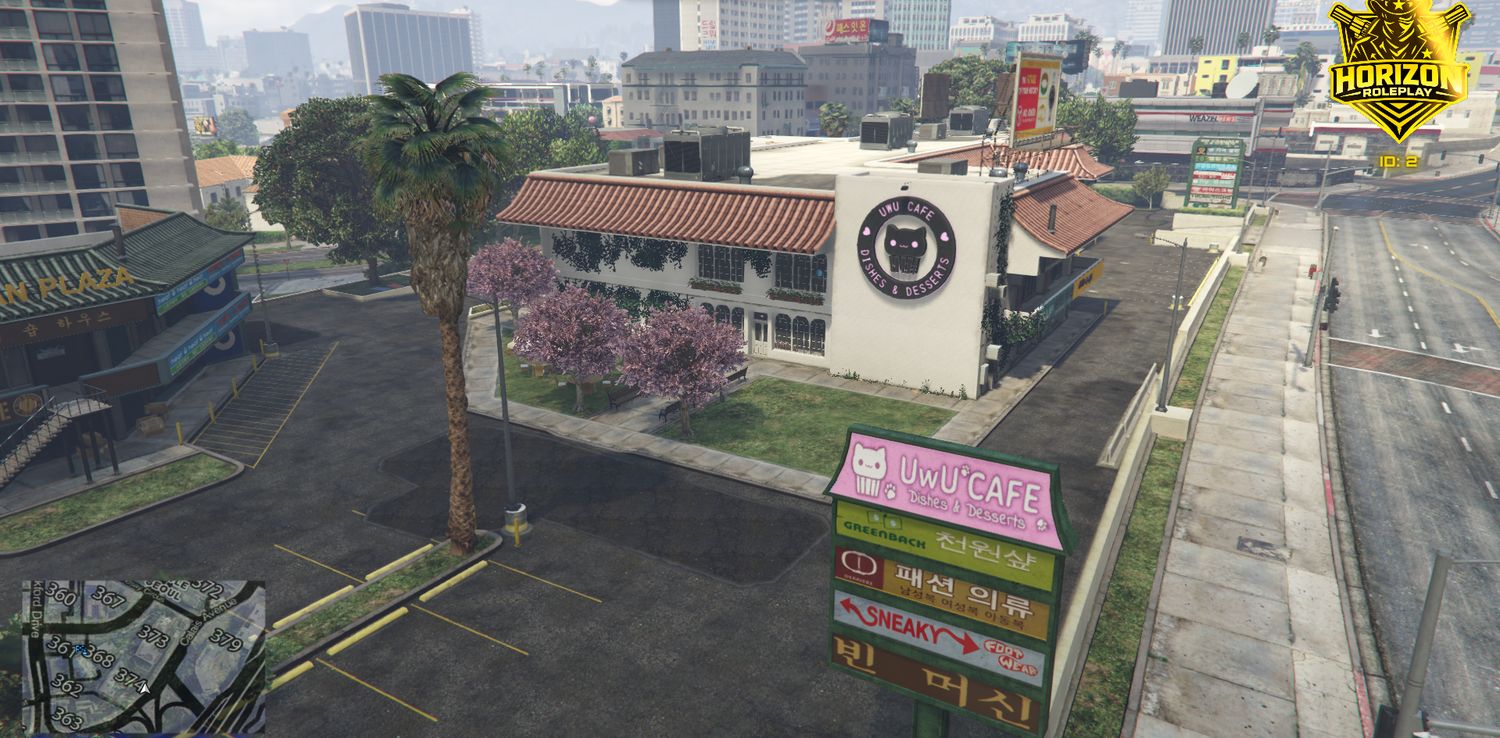Viewport: 1500px width, 738px height.
Task: Select the blue marker icon on the minimap
Action: click(81, 649)
